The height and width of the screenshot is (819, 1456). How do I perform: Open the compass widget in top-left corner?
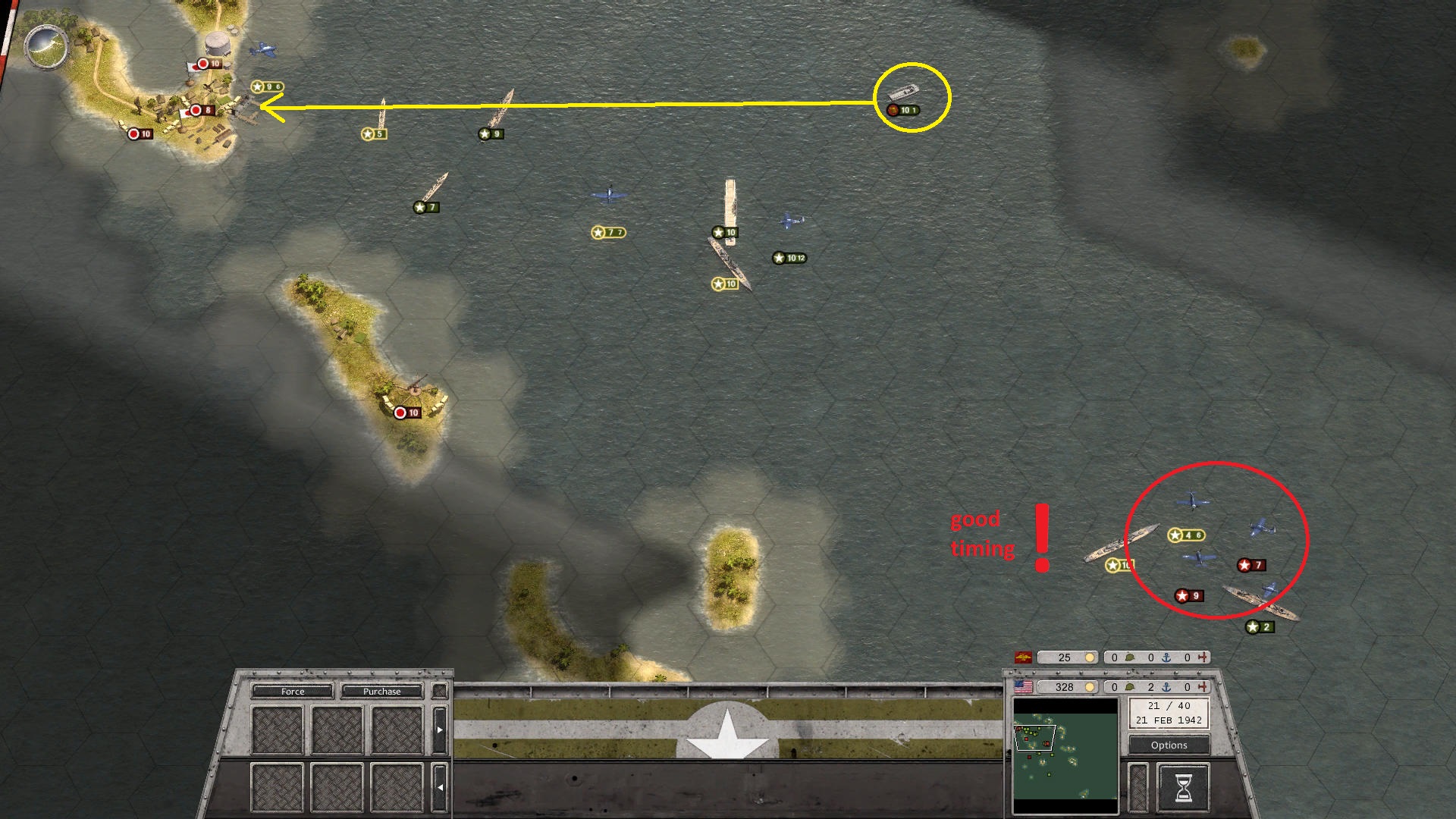coord(47,47)
